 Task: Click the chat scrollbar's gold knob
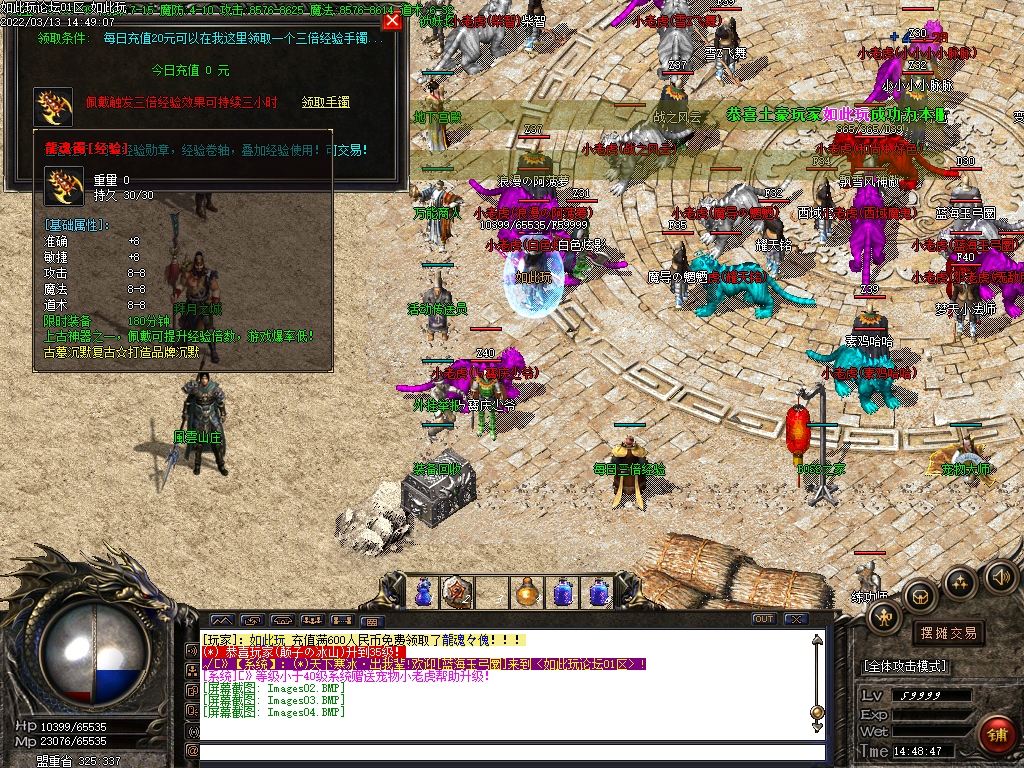click(817, 712)
